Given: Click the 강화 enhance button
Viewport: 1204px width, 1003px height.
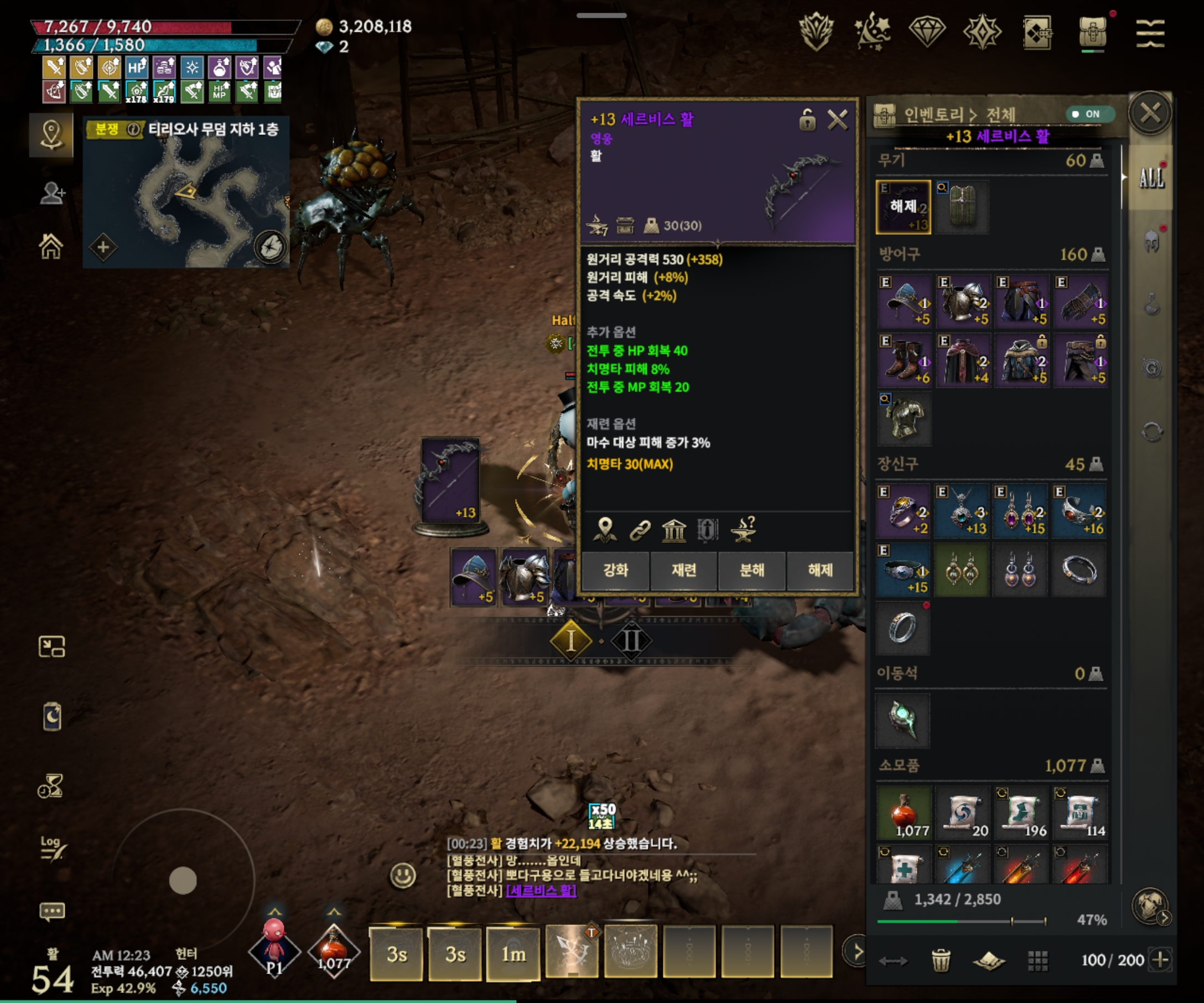Looking at the screenshot, I should point(615,570).
